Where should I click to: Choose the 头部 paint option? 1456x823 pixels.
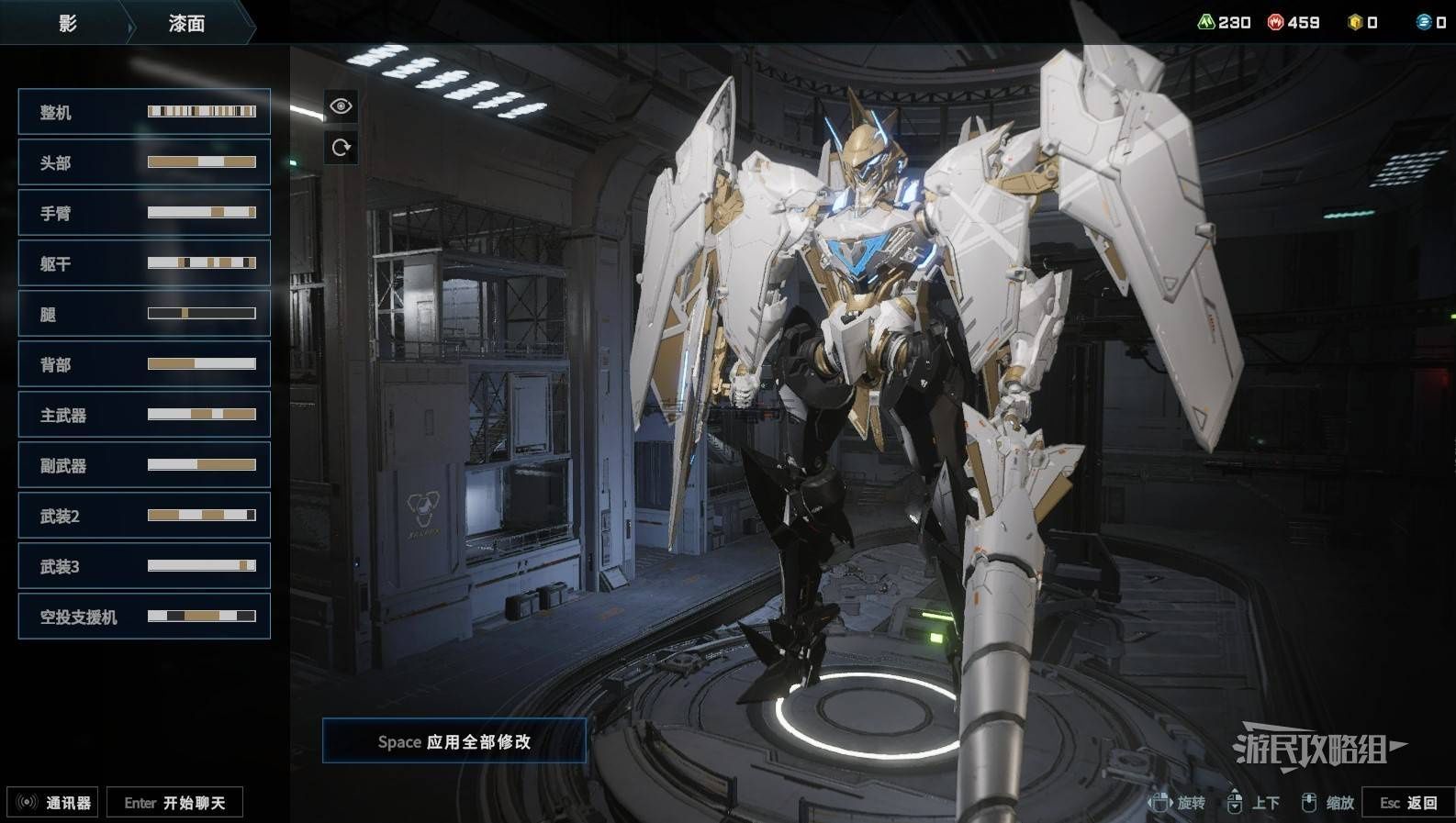[x=144, y=162]
